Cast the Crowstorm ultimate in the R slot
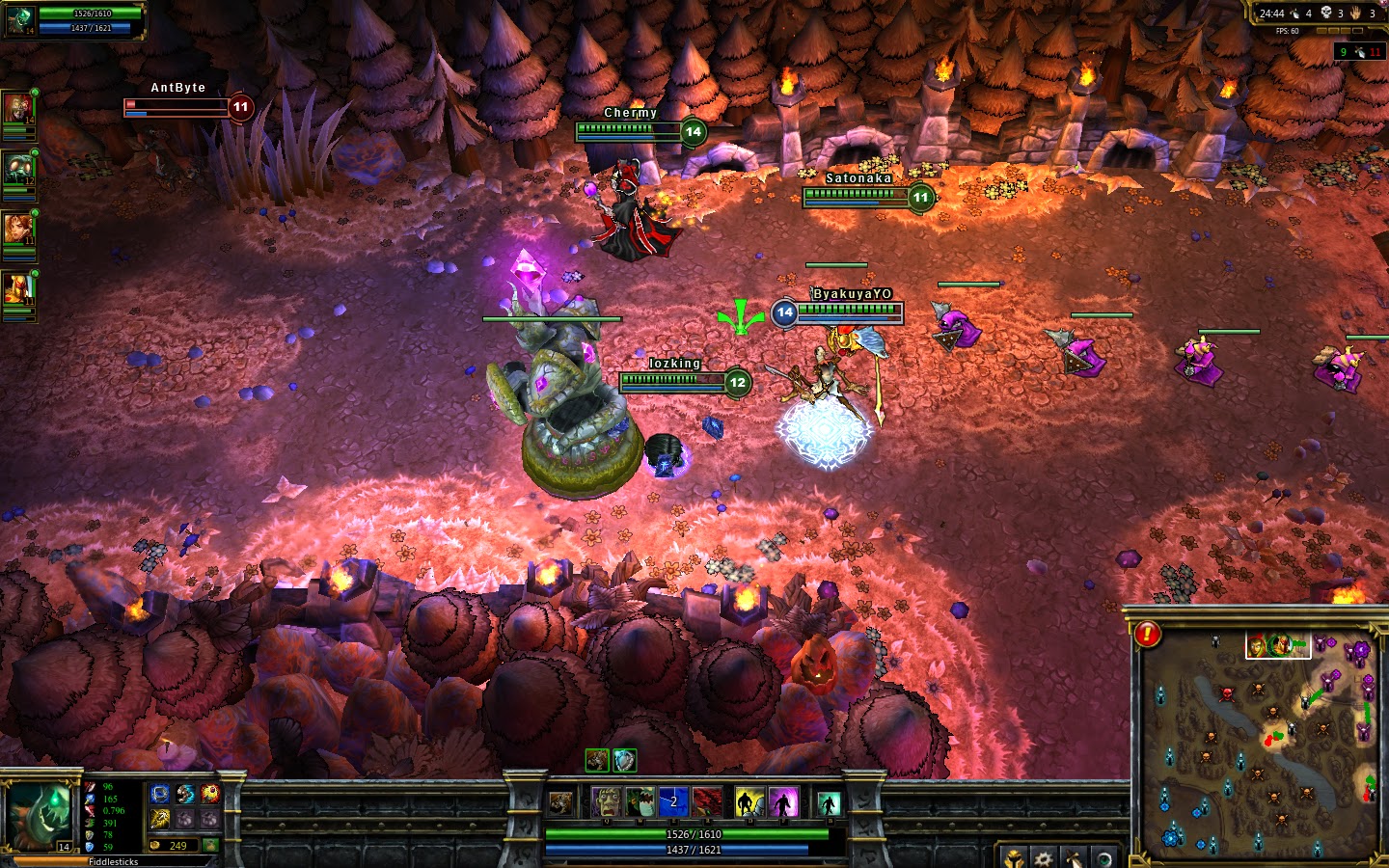 [706, 800]
